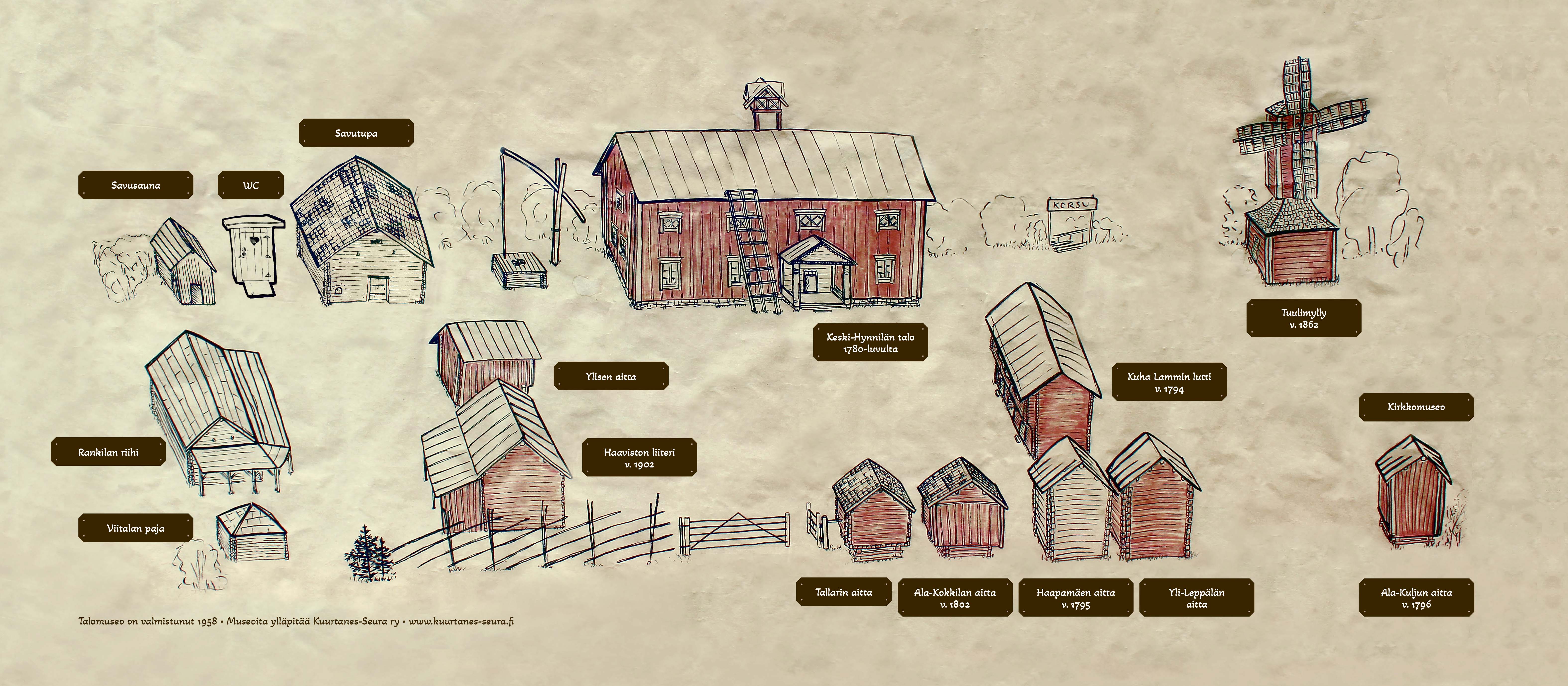This screenshot has height=686, width=1568.
Task: Click the WC label plaque
Action: [251, 185]
